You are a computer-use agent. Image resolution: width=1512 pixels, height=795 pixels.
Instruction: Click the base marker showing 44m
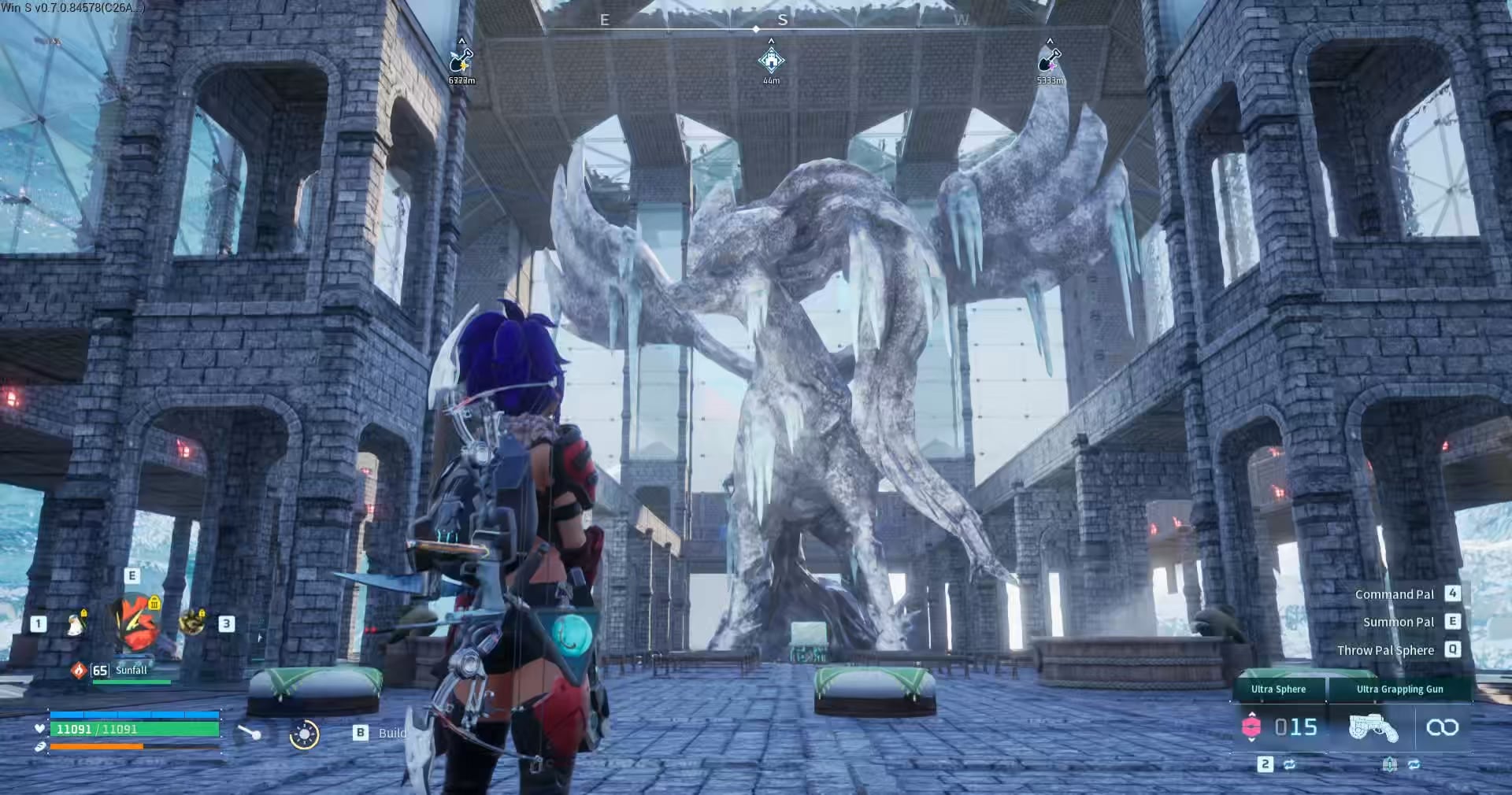point(771,60)
